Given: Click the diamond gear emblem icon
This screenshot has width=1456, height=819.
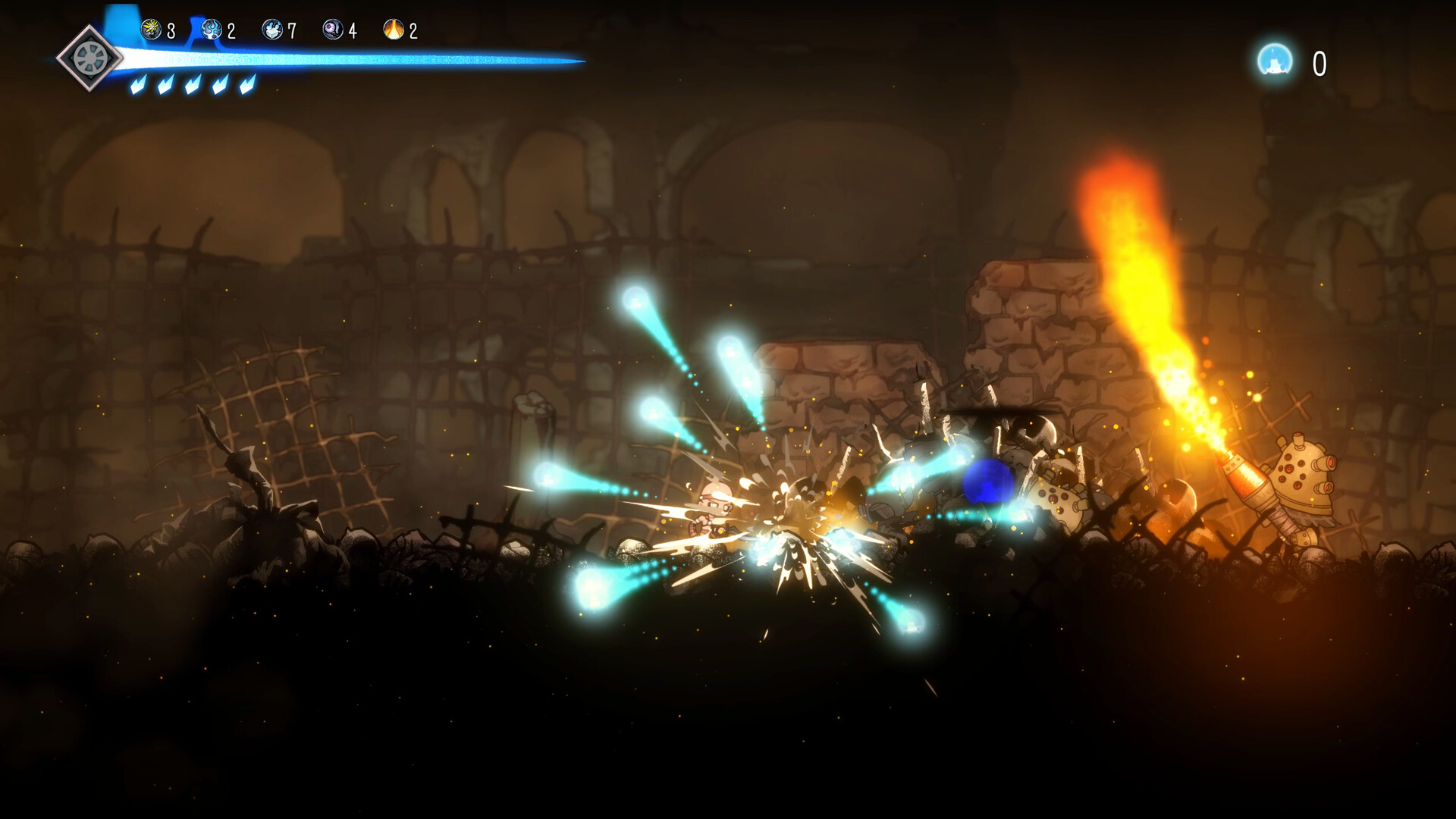Looking at the screenshot, I should (x=89, y=58).
